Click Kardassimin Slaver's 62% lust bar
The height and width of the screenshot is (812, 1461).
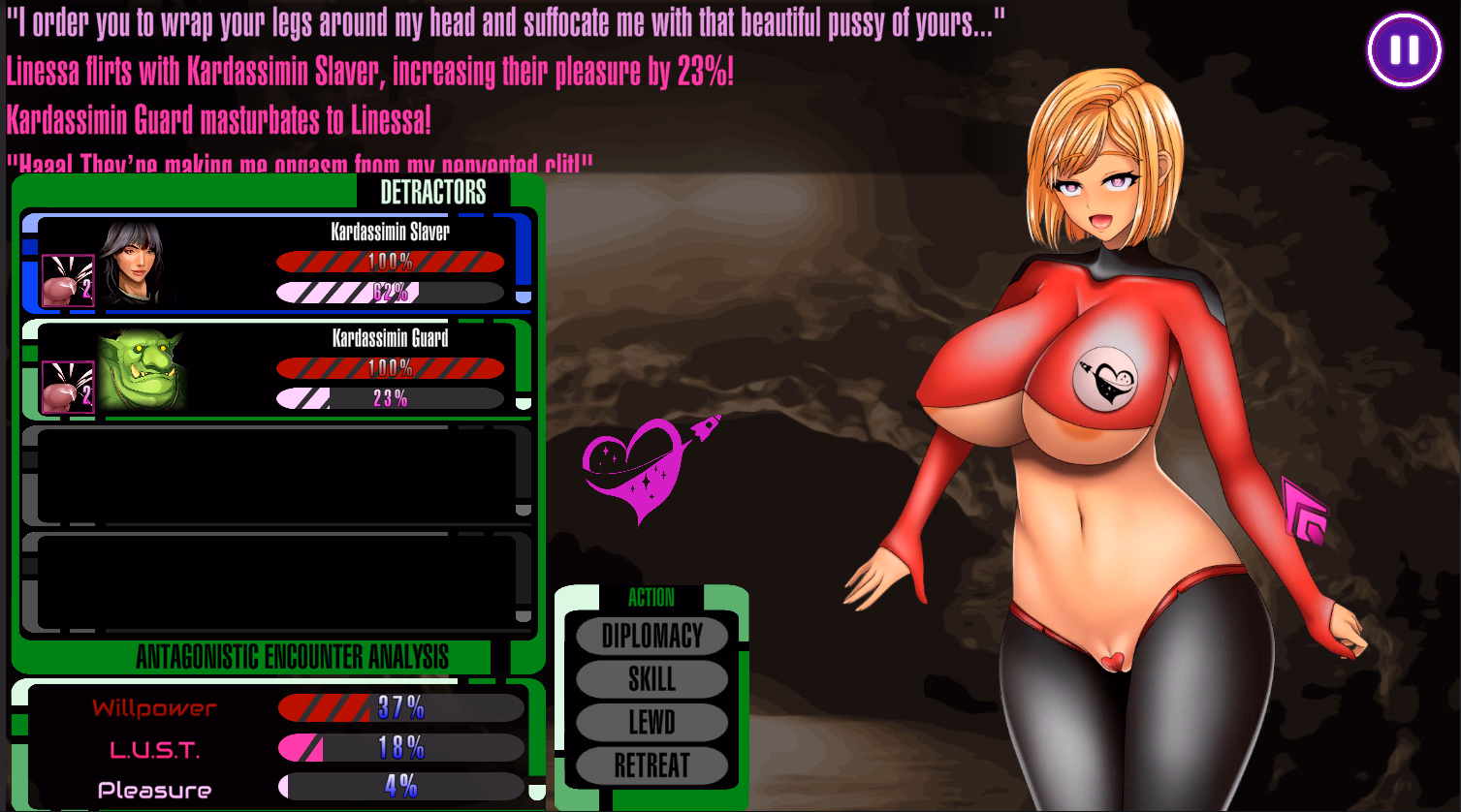(391, 293)
